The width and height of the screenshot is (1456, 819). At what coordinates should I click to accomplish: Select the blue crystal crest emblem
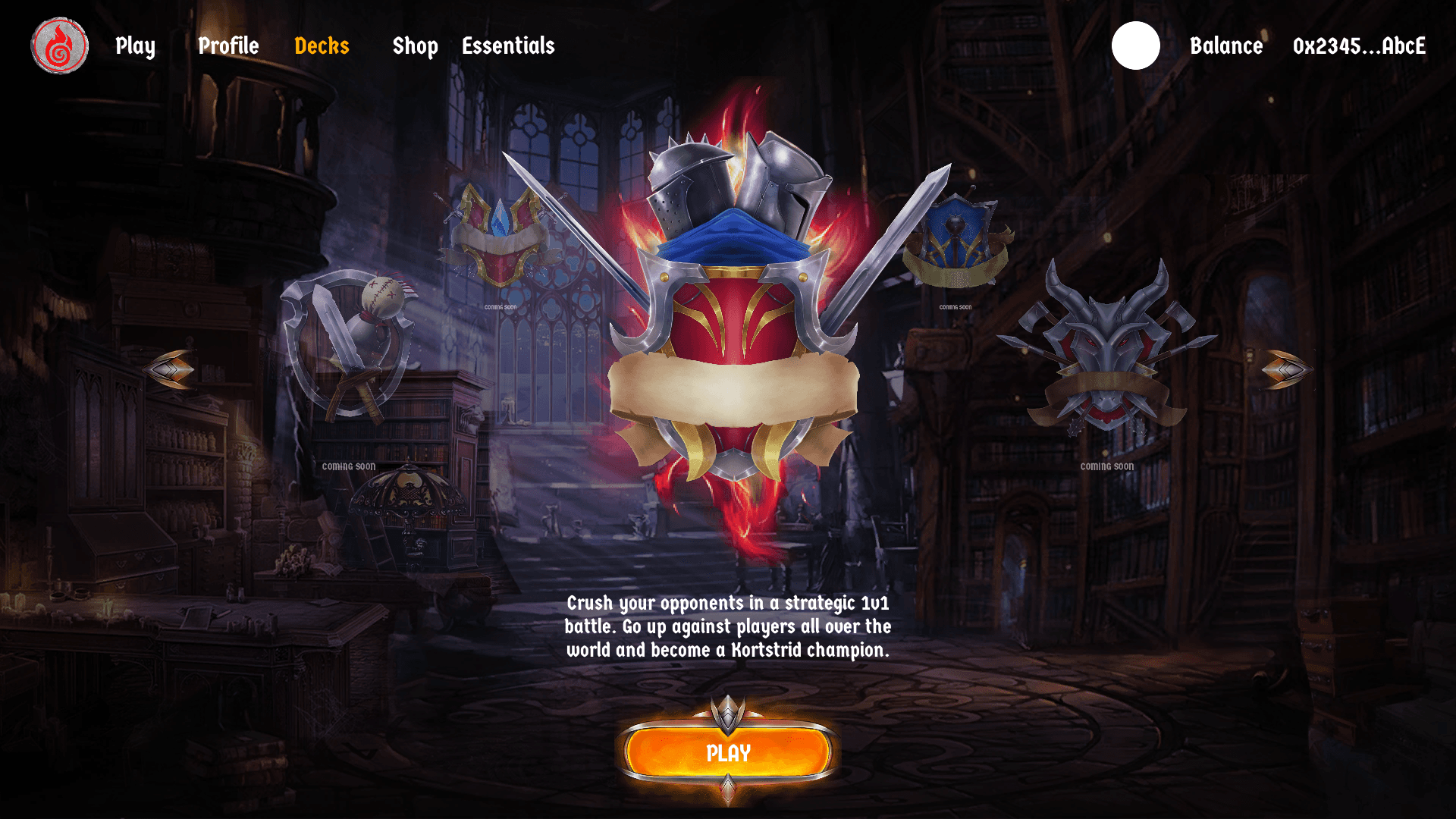point(500,235)
